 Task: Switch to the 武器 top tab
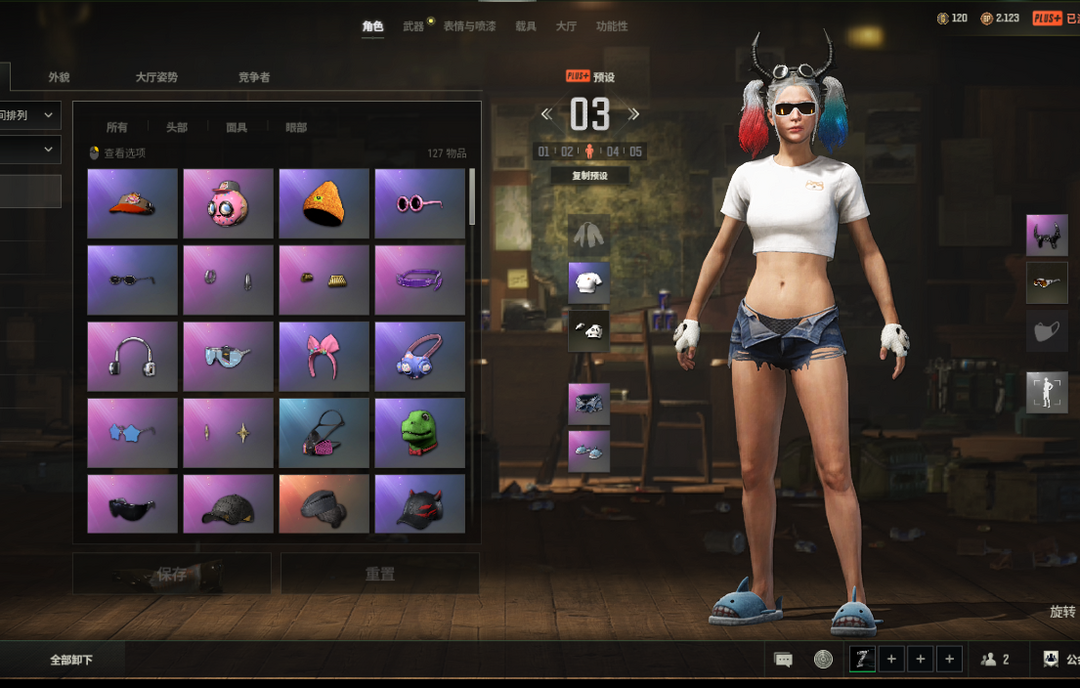(x=413, y=26)
